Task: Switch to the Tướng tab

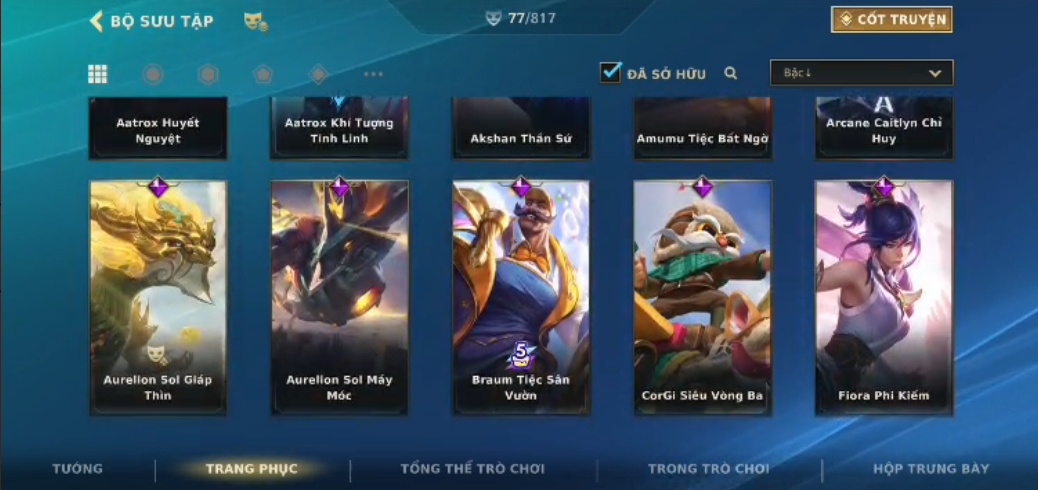Action: [x=77, y=469]
